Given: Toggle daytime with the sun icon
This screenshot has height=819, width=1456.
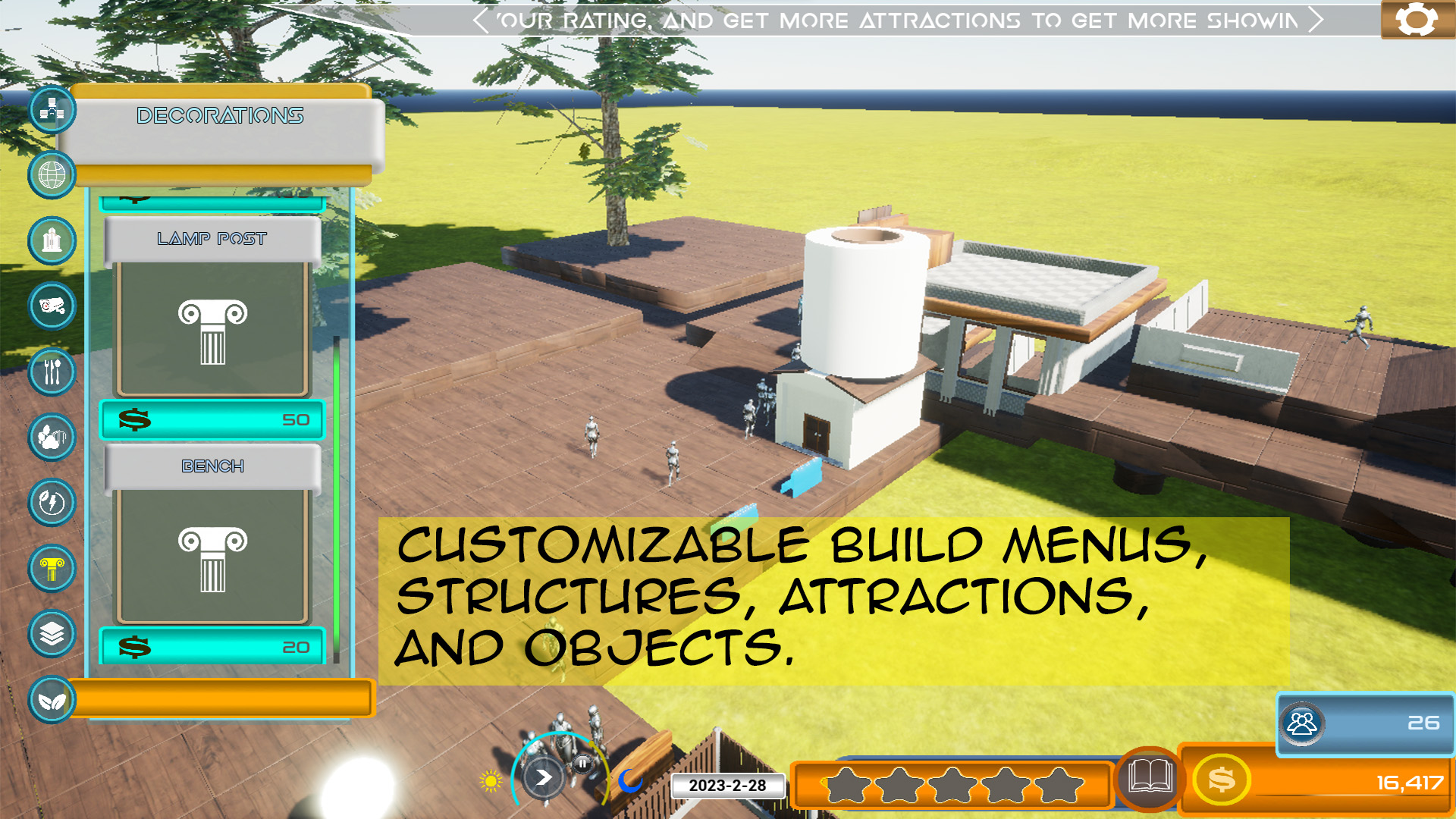Looking at the screenshot, I should coord(490,779).
